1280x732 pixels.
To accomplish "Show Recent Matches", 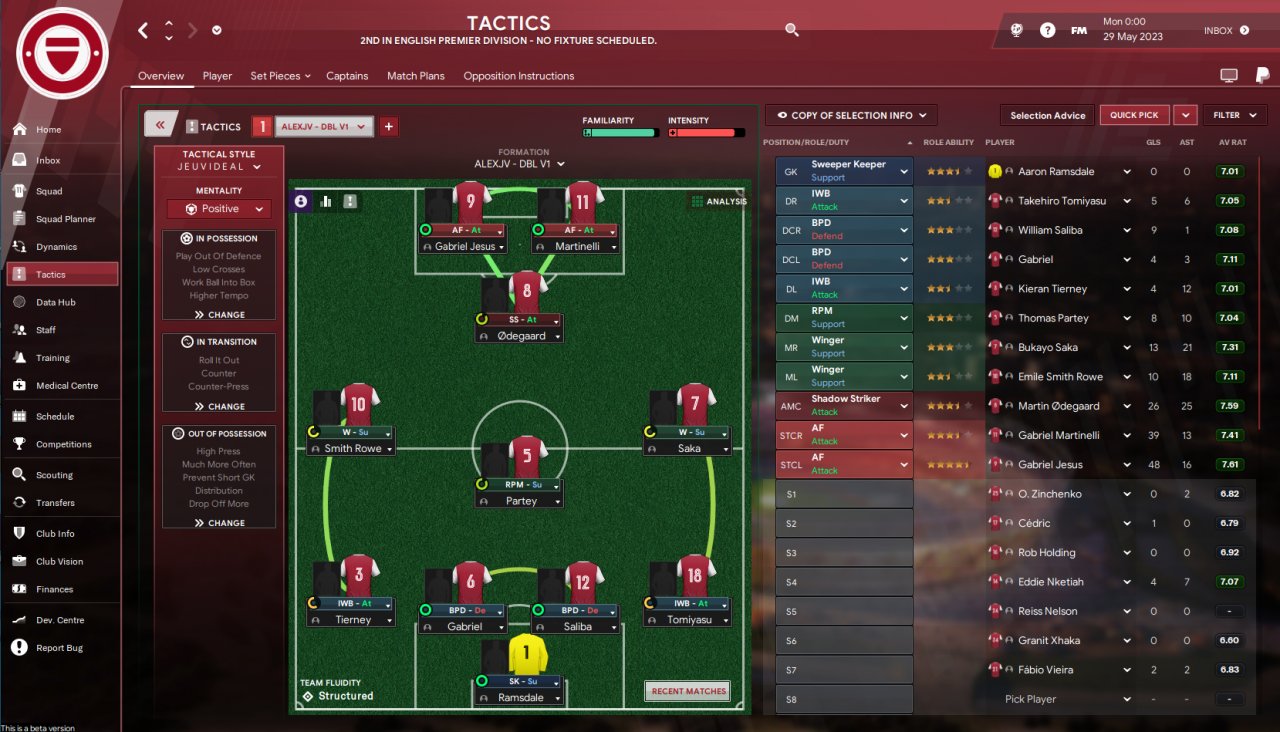I will click(688, 691).
